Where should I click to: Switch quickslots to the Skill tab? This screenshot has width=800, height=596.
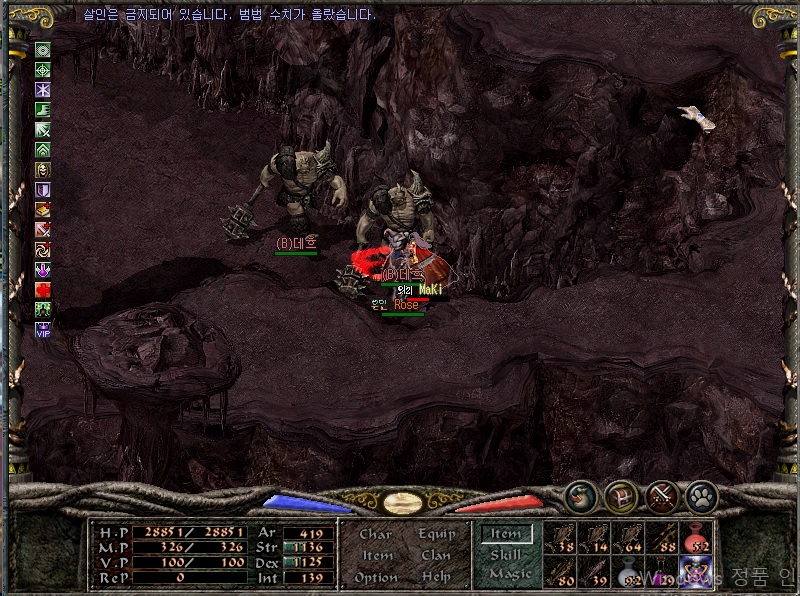click(x=506, y=555)
